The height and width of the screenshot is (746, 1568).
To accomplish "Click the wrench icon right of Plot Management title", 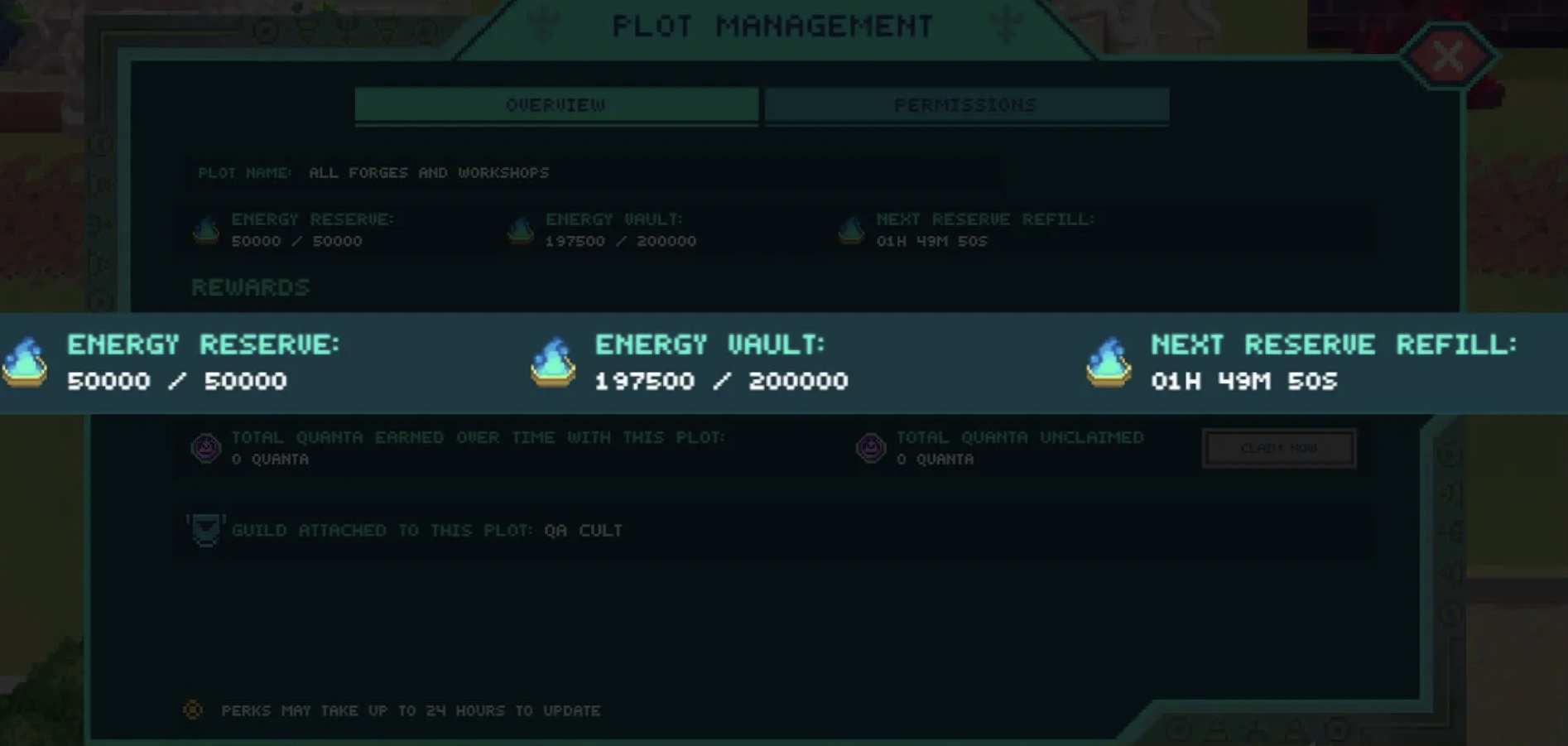I will coord(1007,24).
